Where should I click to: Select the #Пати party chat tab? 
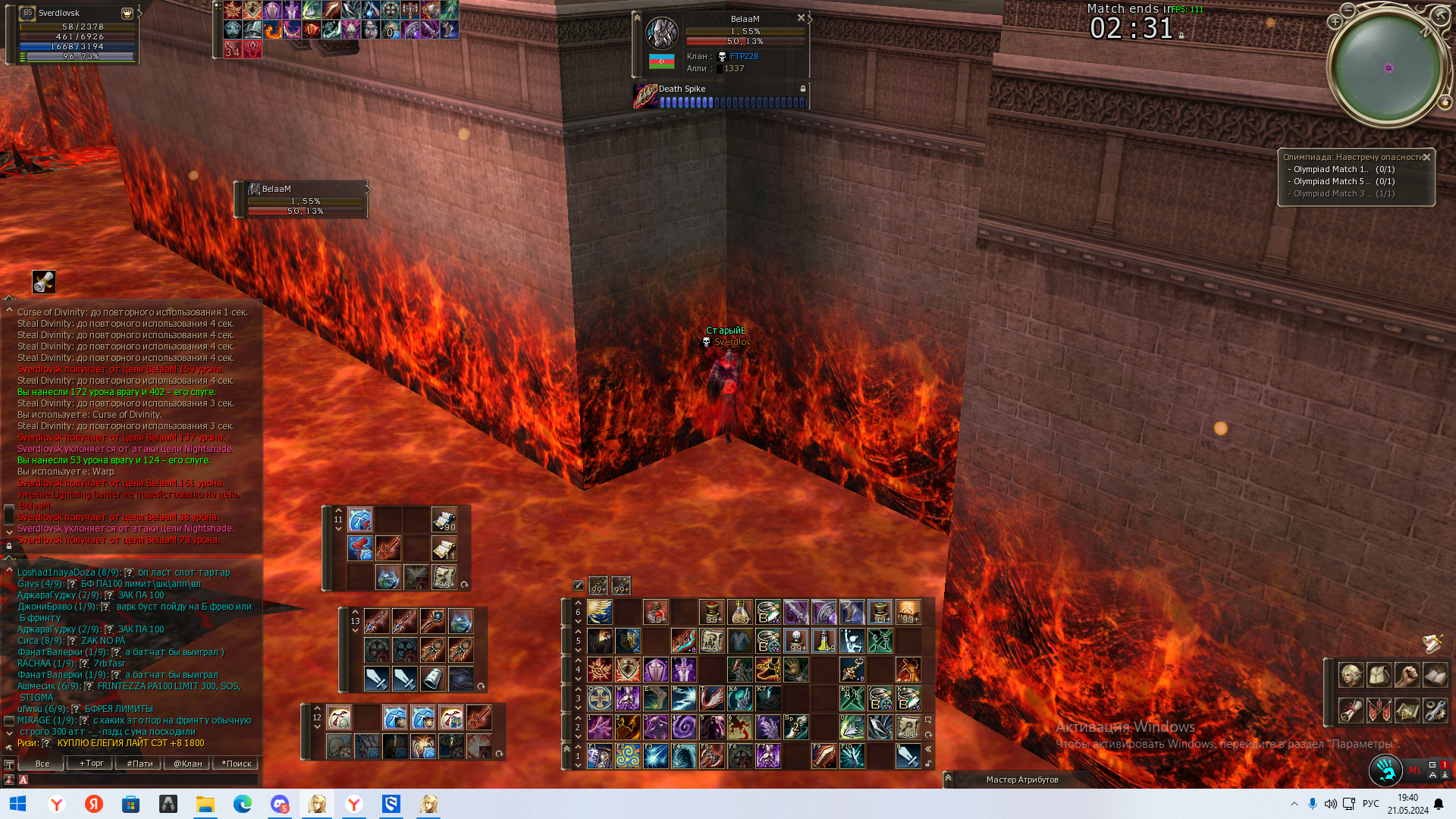[x=140, y=764]
